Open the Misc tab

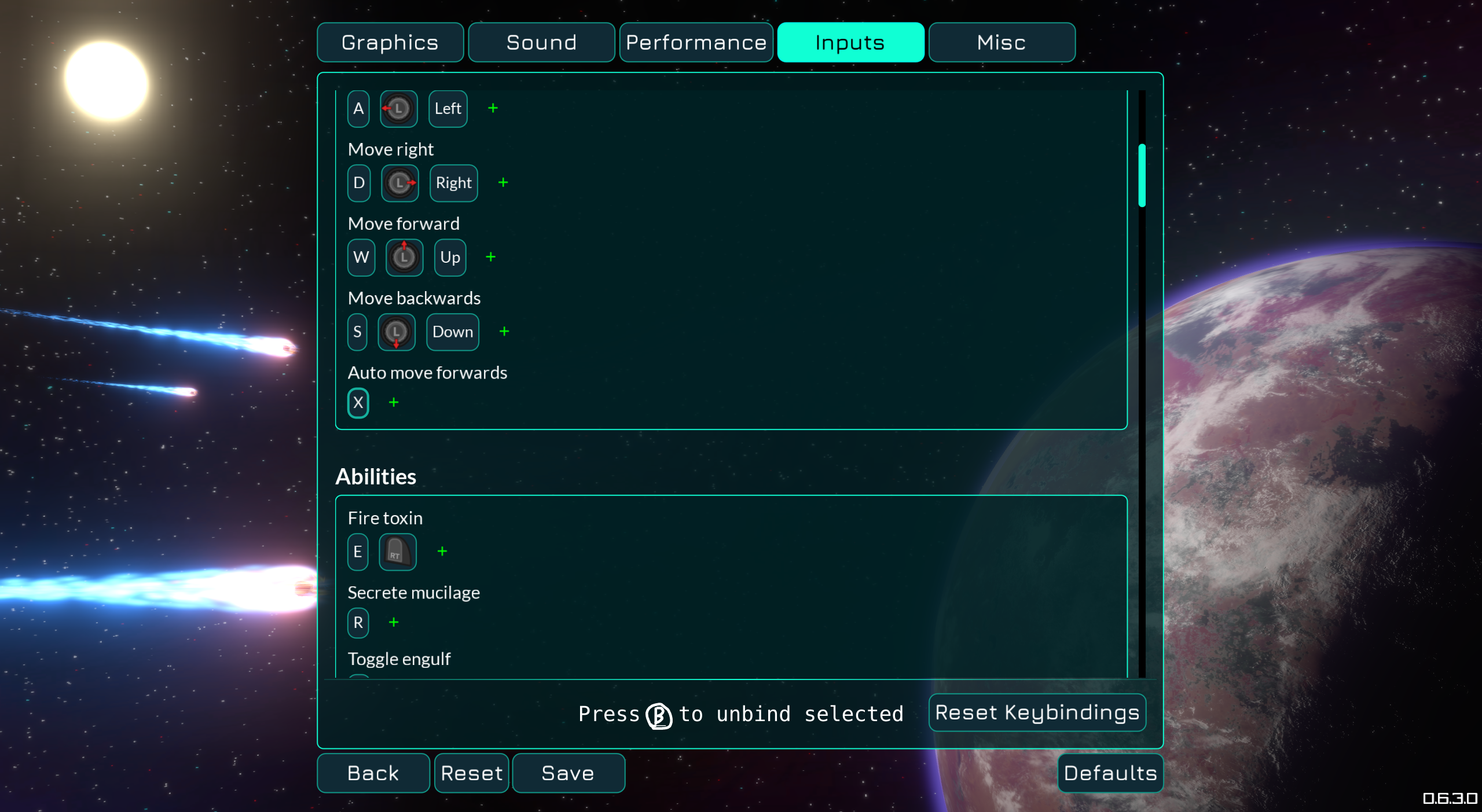(x=1002, y=42)
